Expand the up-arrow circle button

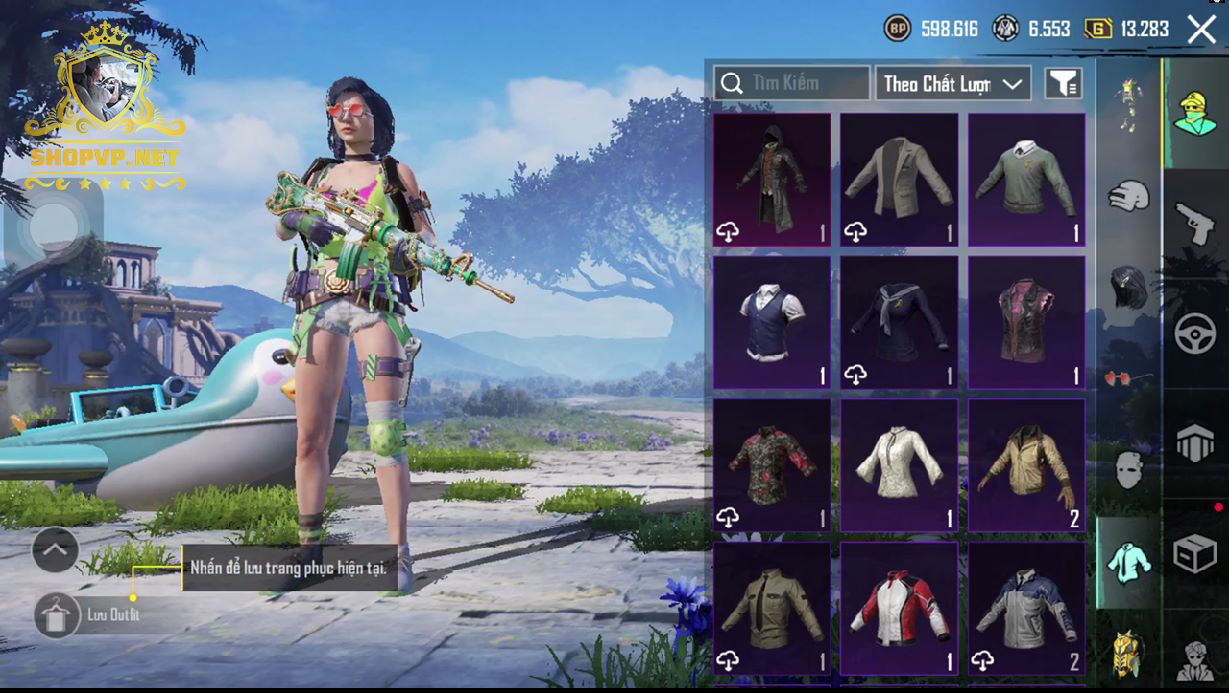(56, 549)
